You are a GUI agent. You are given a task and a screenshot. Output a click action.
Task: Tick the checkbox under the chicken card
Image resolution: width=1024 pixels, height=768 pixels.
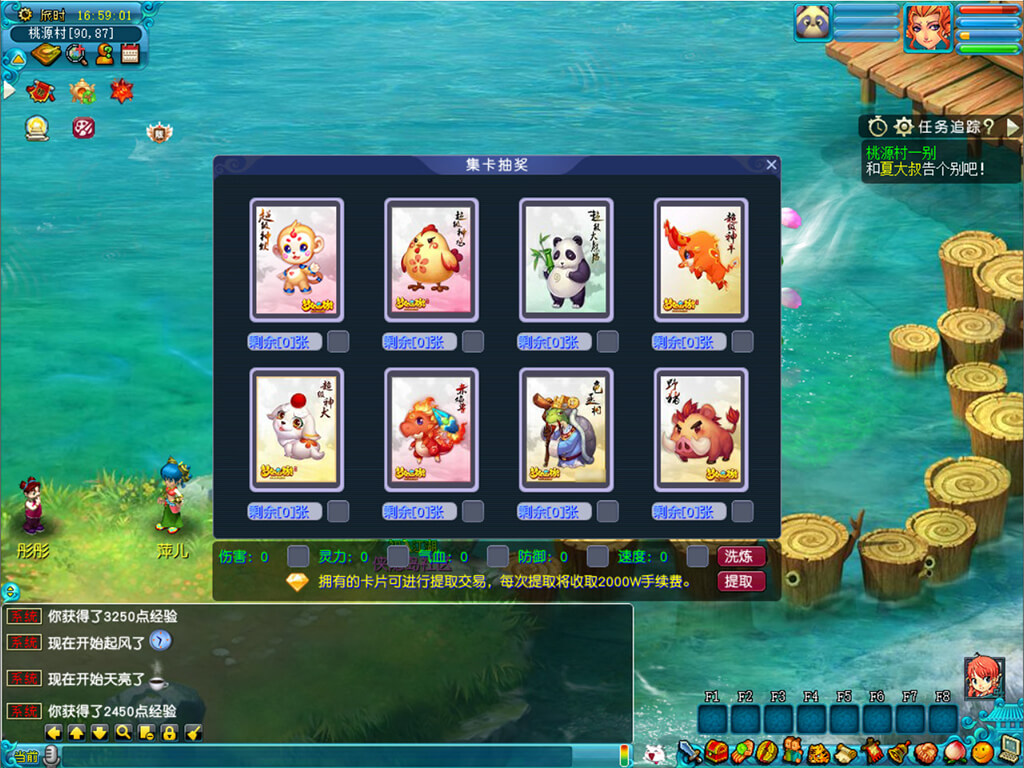click(x=473, y=342)
